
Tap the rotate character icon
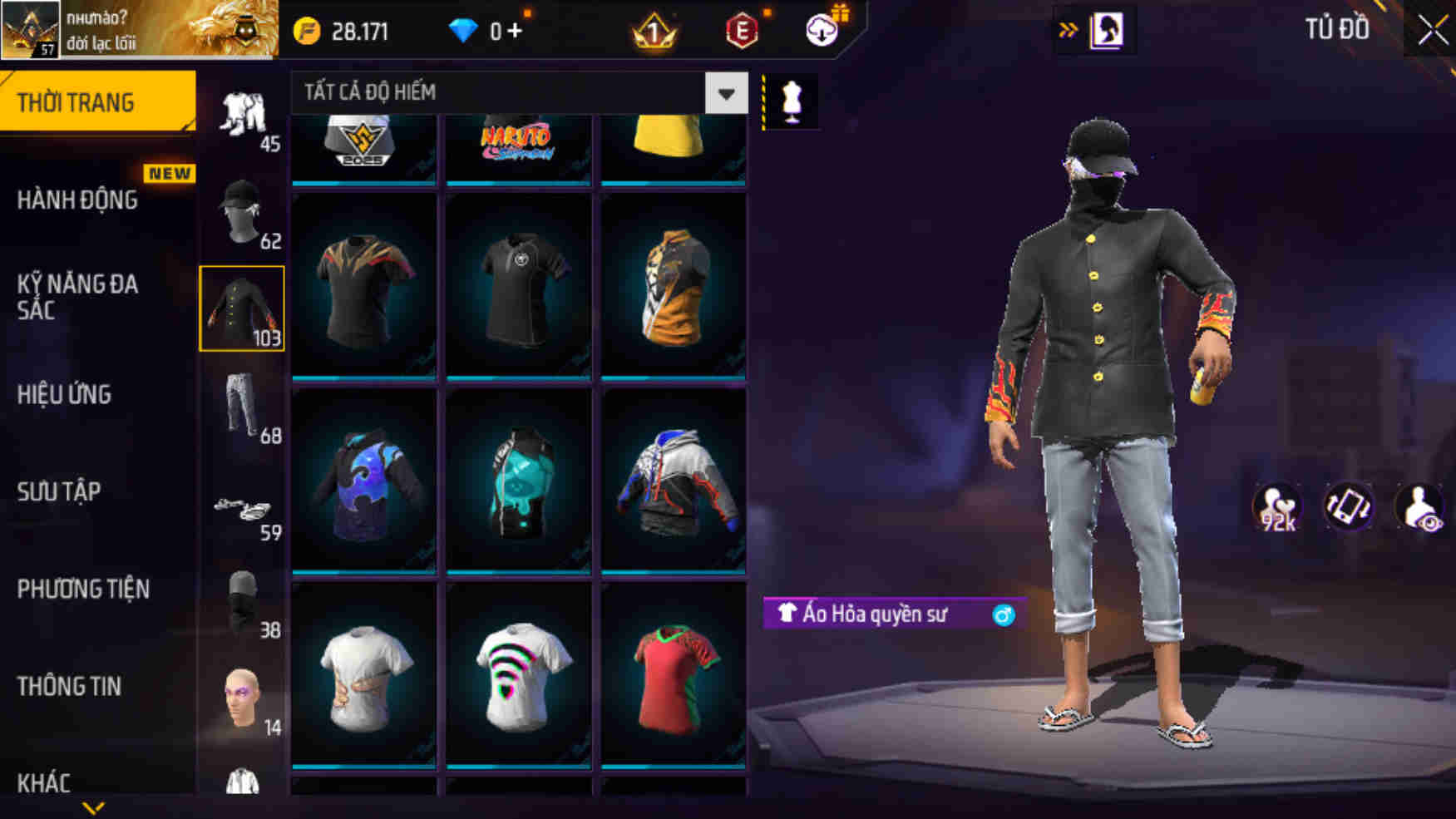(1351, 504)
